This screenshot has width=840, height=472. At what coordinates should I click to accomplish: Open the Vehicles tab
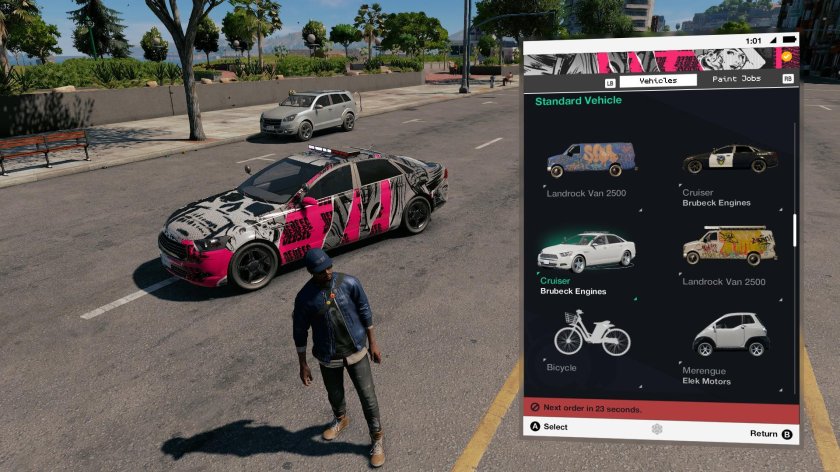pos(658,80)
